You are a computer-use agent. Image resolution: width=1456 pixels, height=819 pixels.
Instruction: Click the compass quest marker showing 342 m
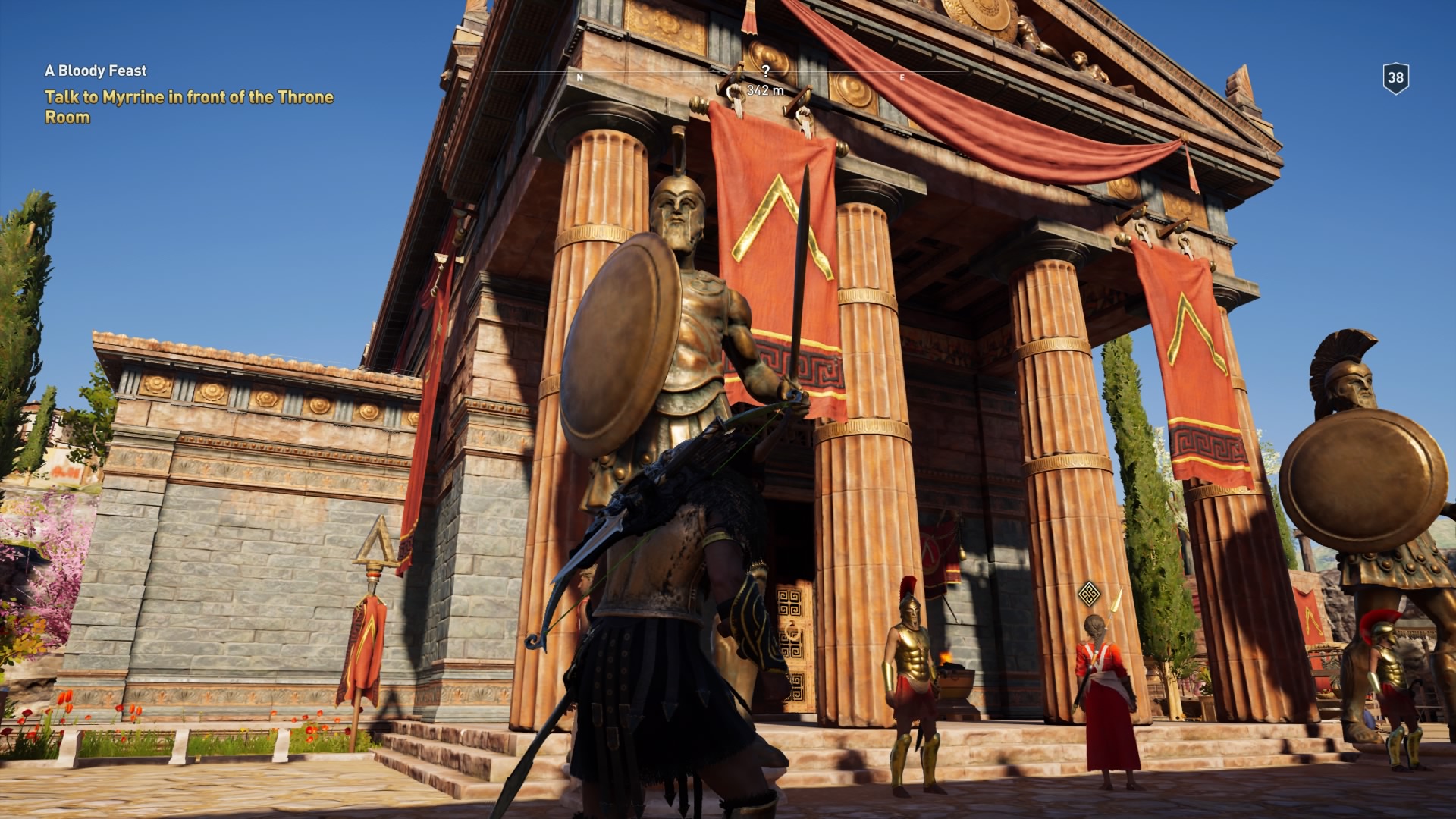coord(764,89)
